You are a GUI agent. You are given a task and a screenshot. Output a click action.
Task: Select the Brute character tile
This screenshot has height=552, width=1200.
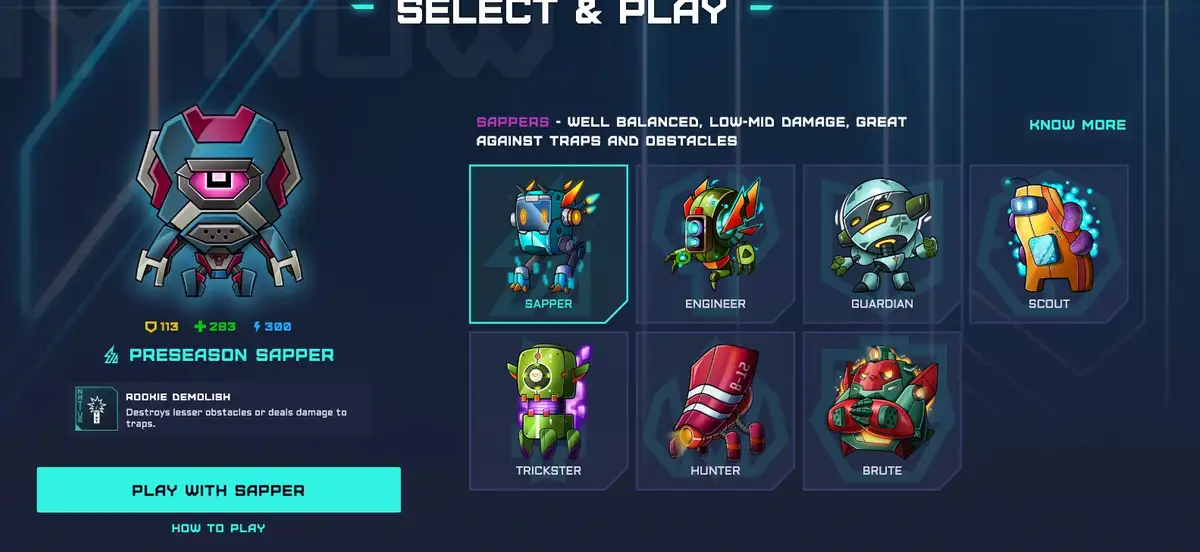click(x=881, y=410)
